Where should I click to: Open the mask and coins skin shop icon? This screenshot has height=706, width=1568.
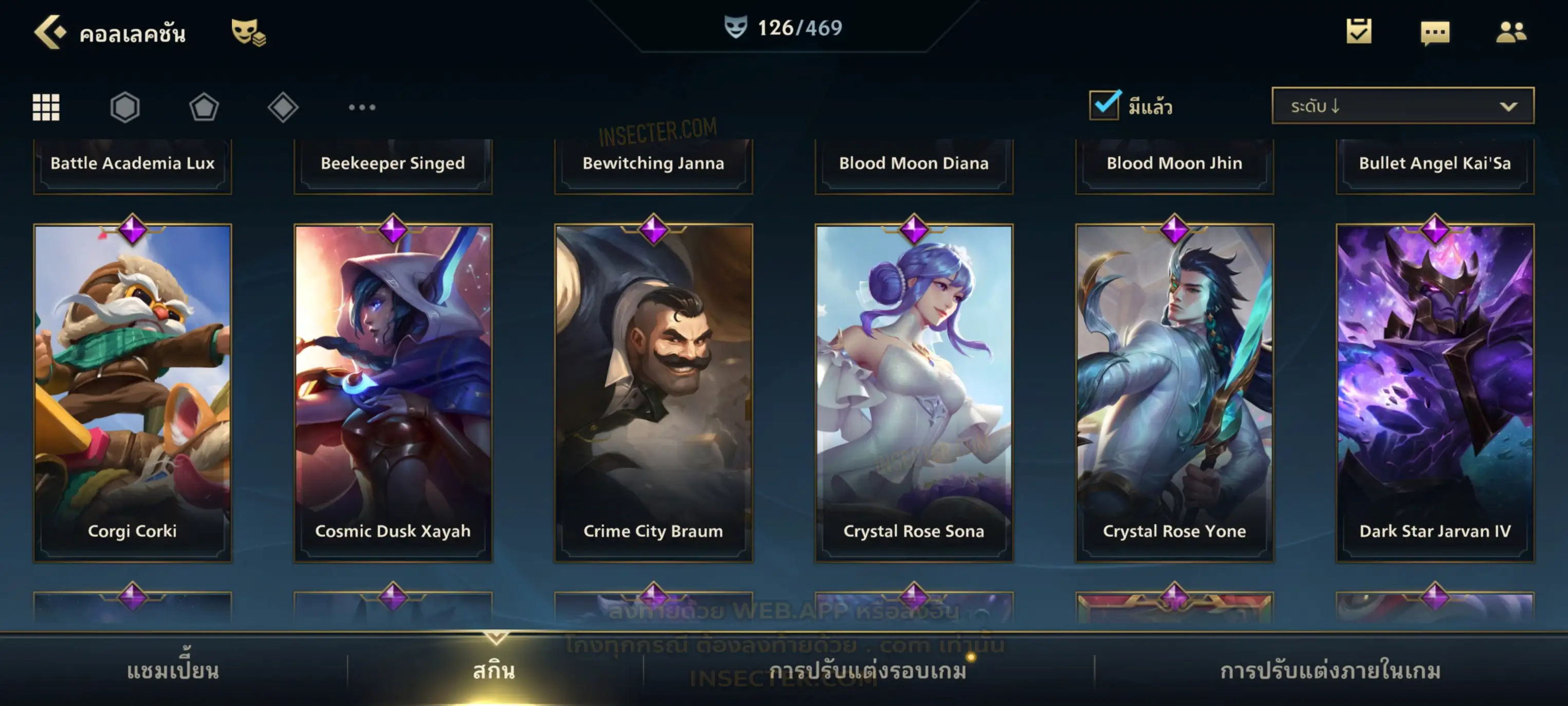click(248, 32)
